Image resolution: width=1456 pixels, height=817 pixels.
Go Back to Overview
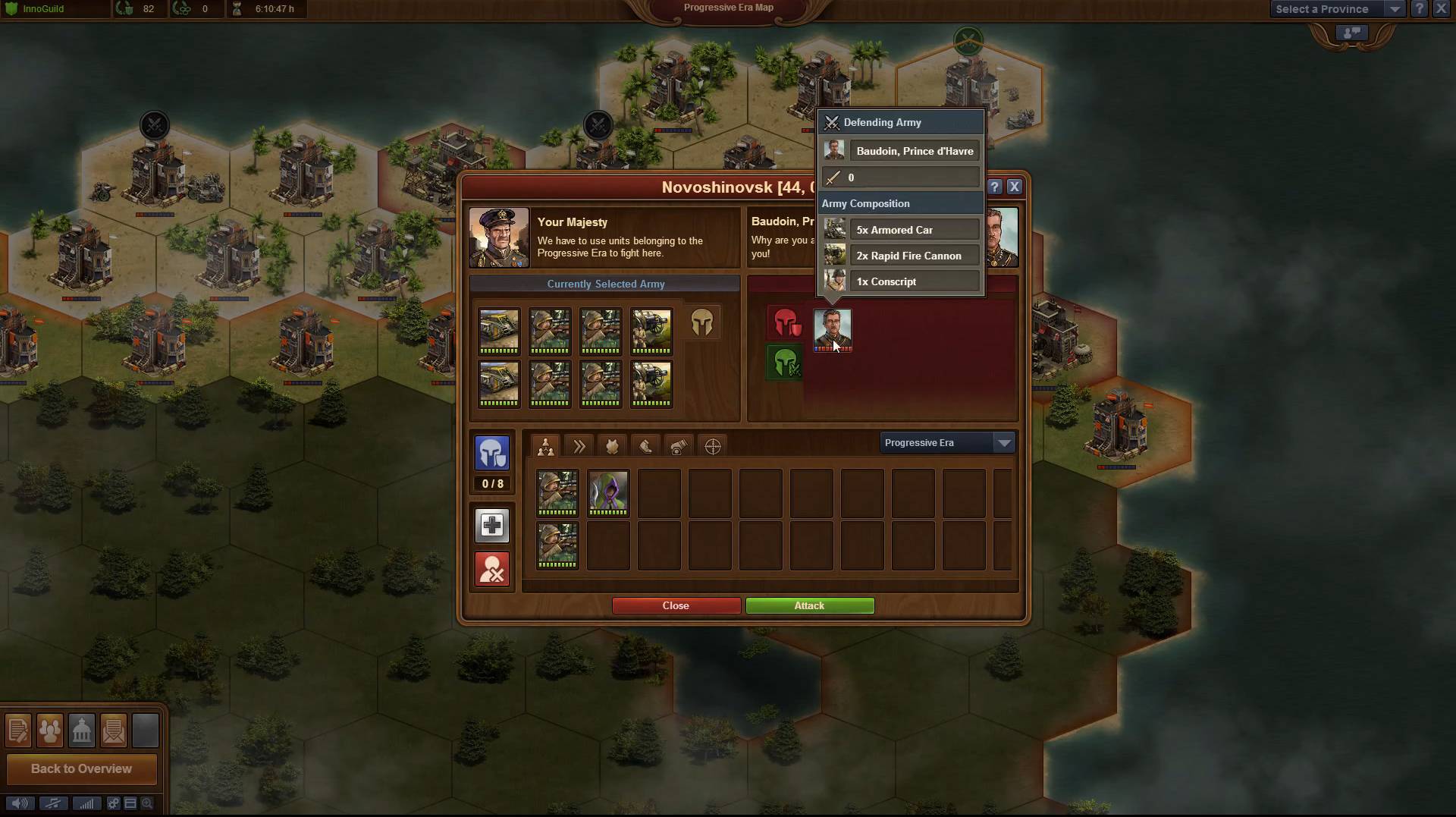coord(81,768)
